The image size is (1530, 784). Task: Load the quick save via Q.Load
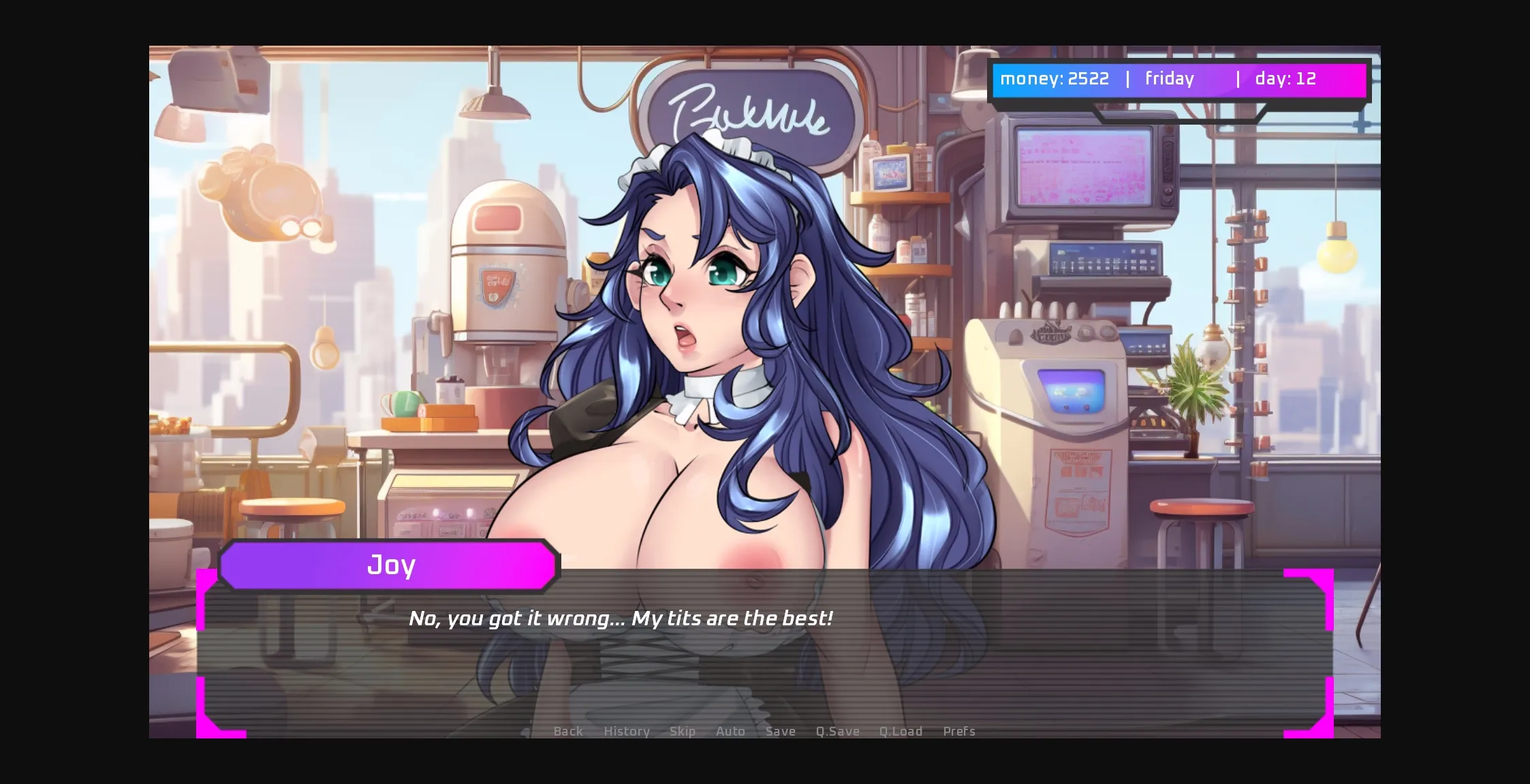(x=901, y=731)
